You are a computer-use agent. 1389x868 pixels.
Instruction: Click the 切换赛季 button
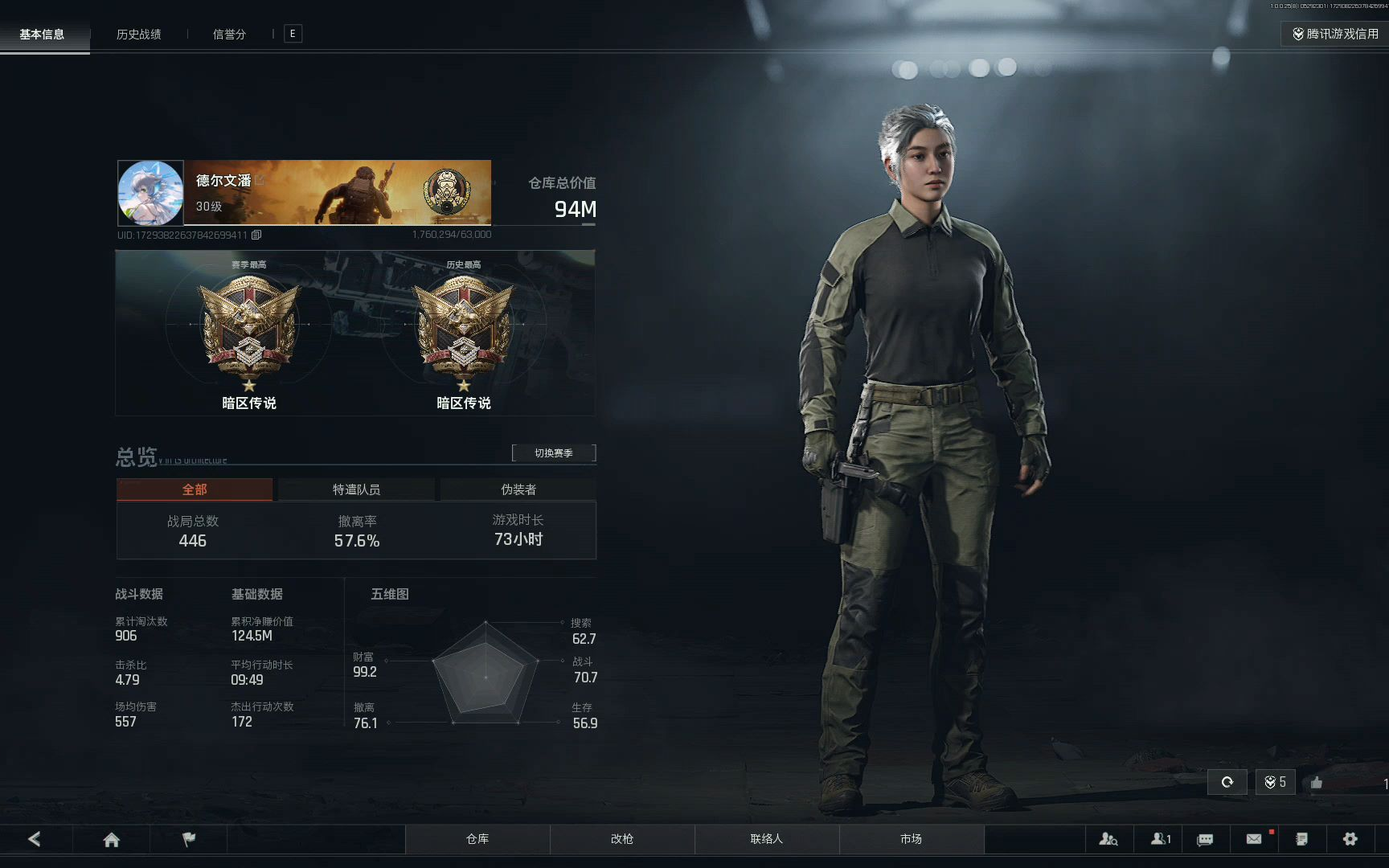[x=554, y=453]
